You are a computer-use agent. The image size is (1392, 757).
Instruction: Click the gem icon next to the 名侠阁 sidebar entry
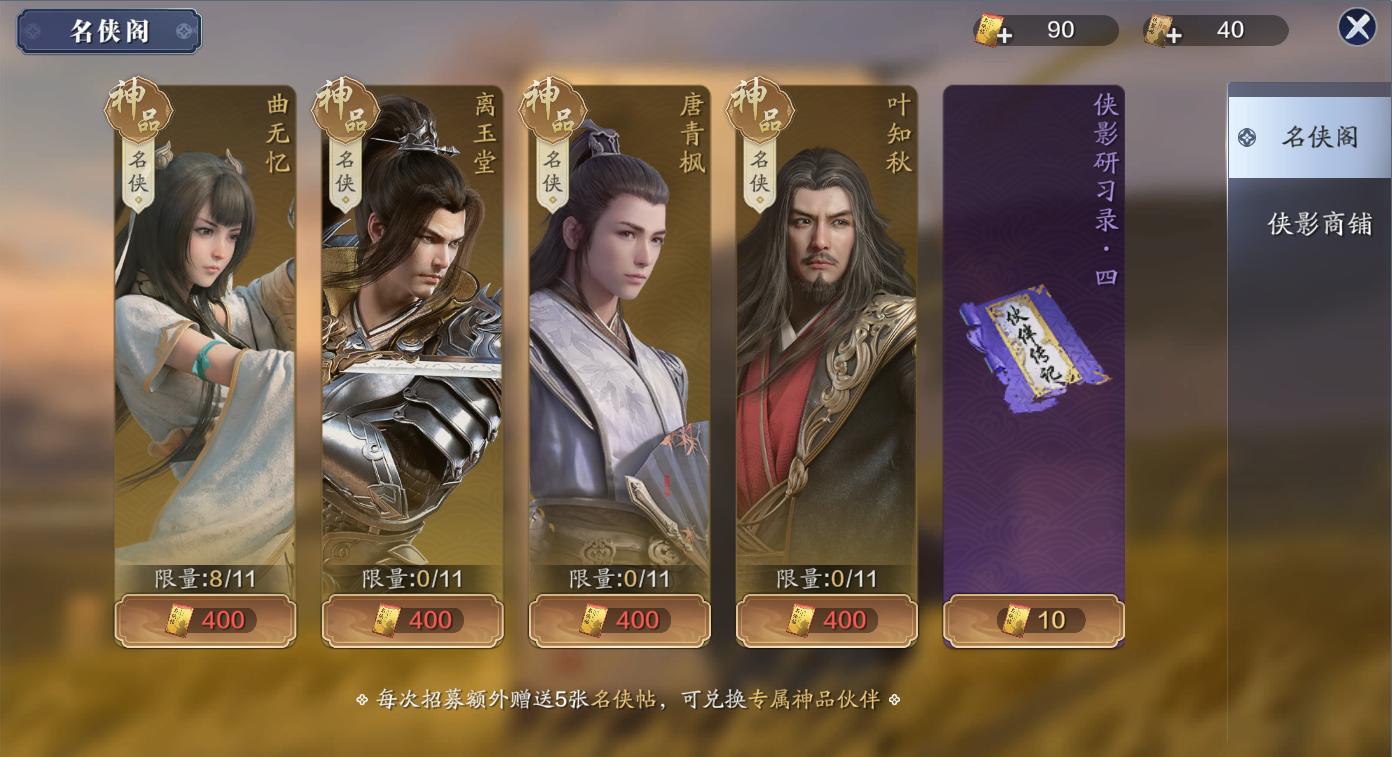pos(1246,137)
